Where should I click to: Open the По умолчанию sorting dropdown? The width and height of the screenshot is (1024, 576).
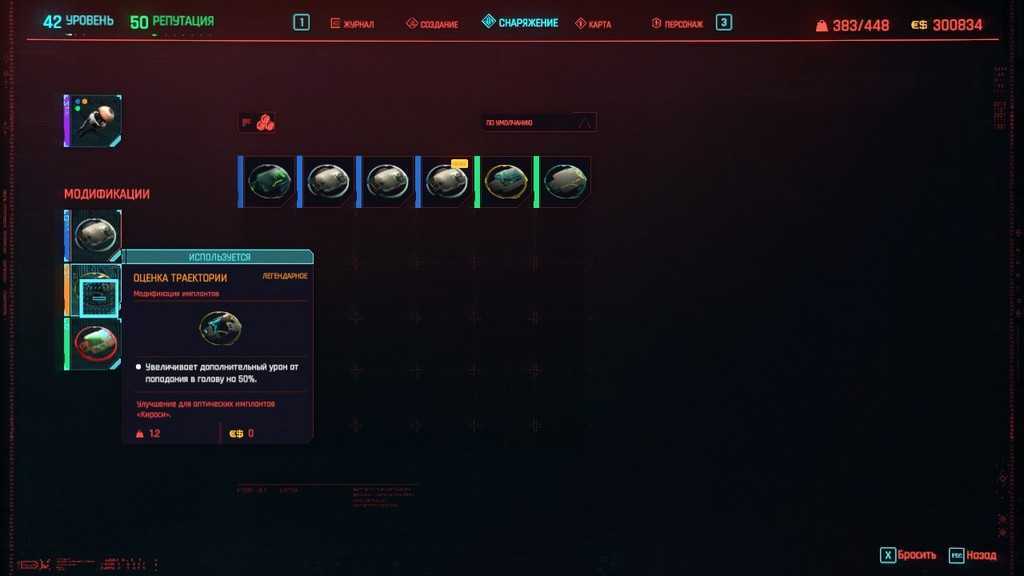coord(539,123)
